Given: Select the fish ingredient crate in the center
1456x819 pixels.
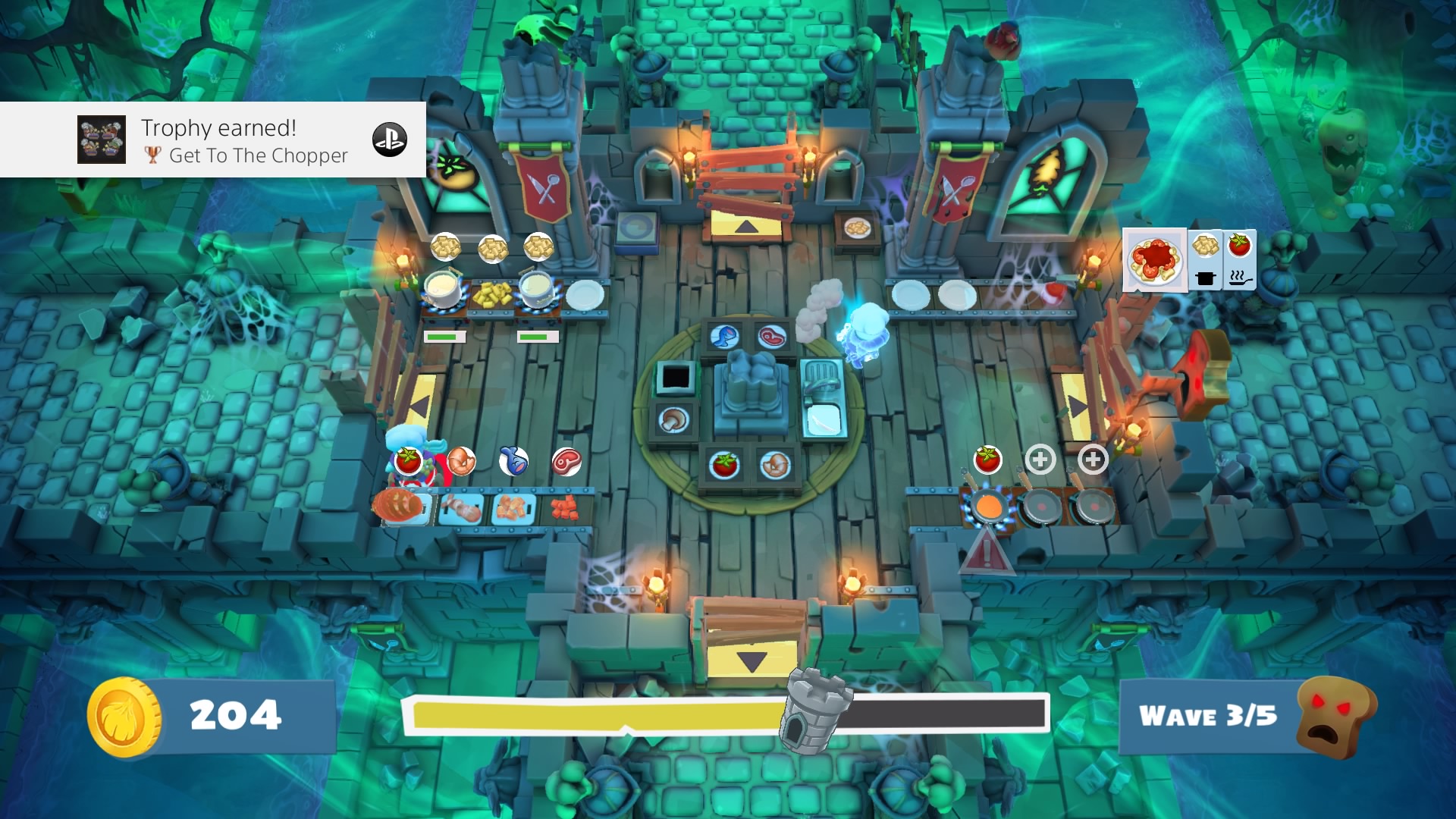Looking at the screenshot, I should [x=726, y=337].
